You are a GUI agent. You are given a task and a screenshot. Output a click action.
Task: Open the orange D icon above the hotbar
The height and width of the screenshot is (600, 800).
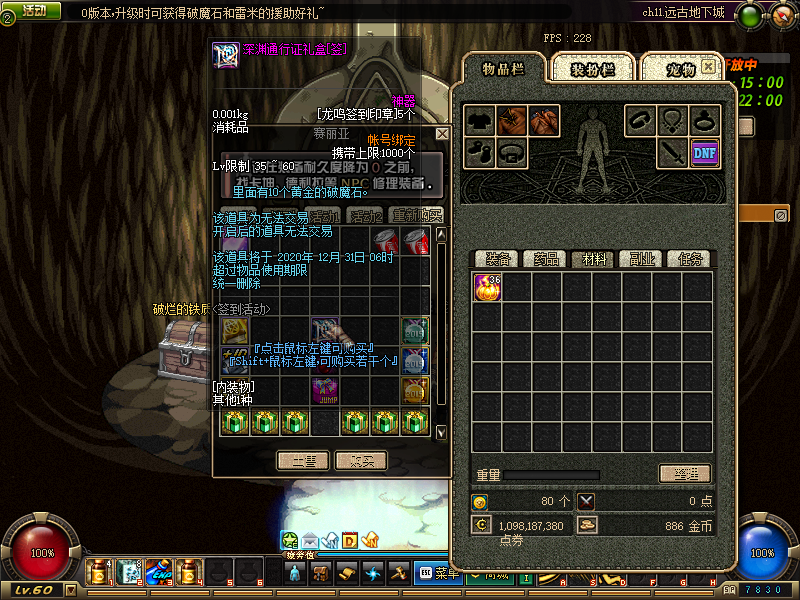click(350, 541)
